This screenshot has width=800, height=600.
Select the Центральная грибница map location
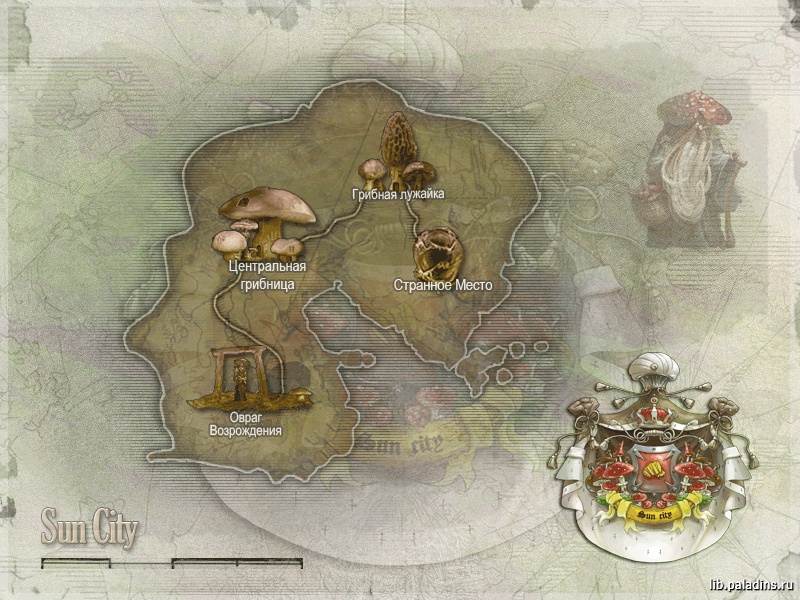(264, 222)
